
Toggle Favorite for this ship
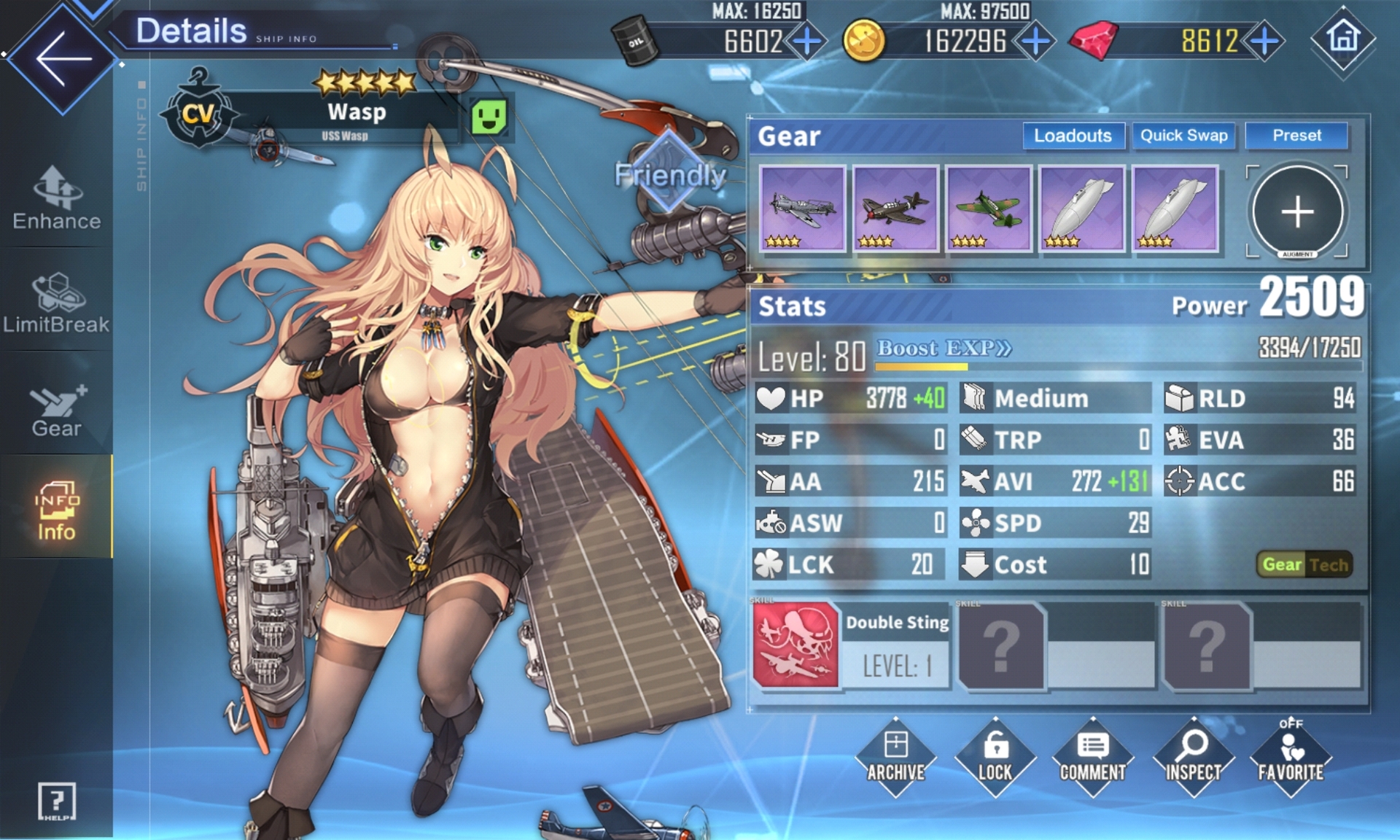pos(1291,757)
